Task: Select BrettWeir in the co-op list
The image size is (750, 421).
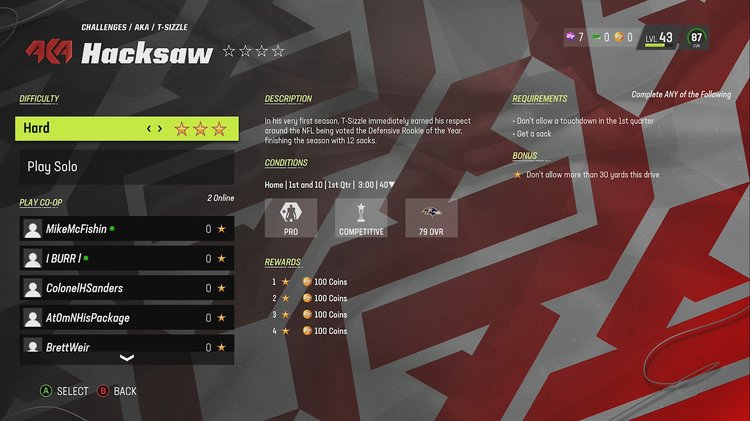Action: [127, 346]
